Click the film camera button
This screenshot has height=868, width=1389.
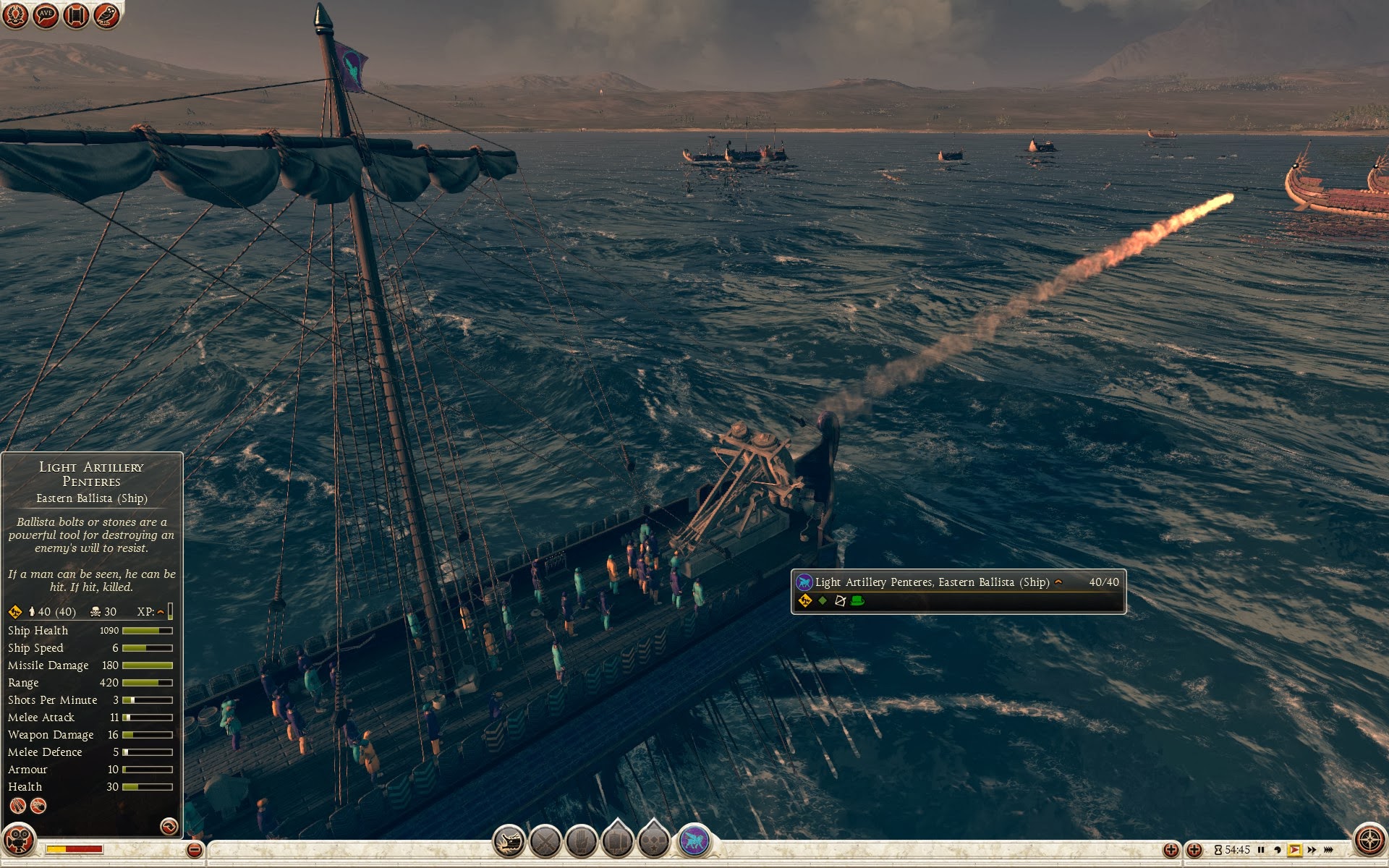tap(19, 841)
